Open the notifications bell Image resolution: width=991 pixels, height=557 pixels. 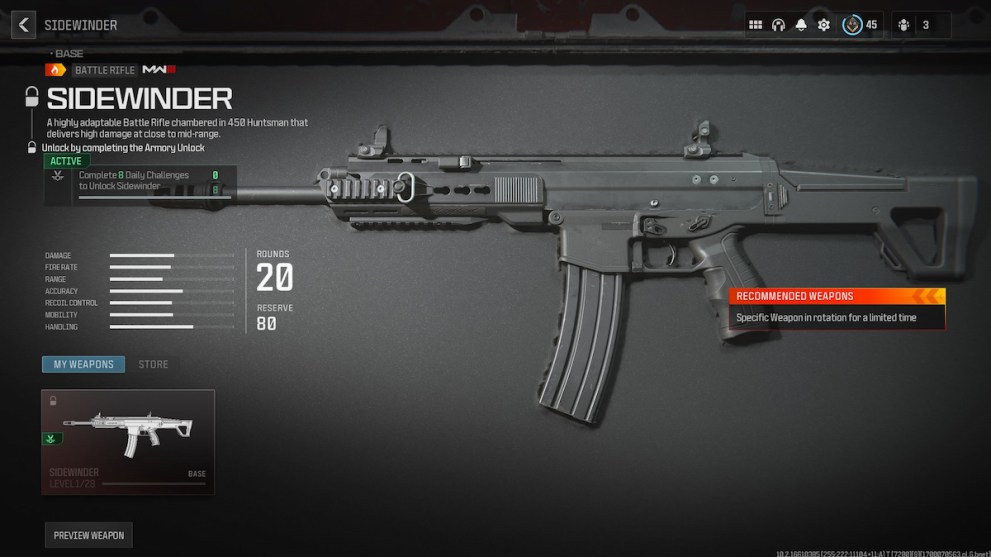pos(801,25)
